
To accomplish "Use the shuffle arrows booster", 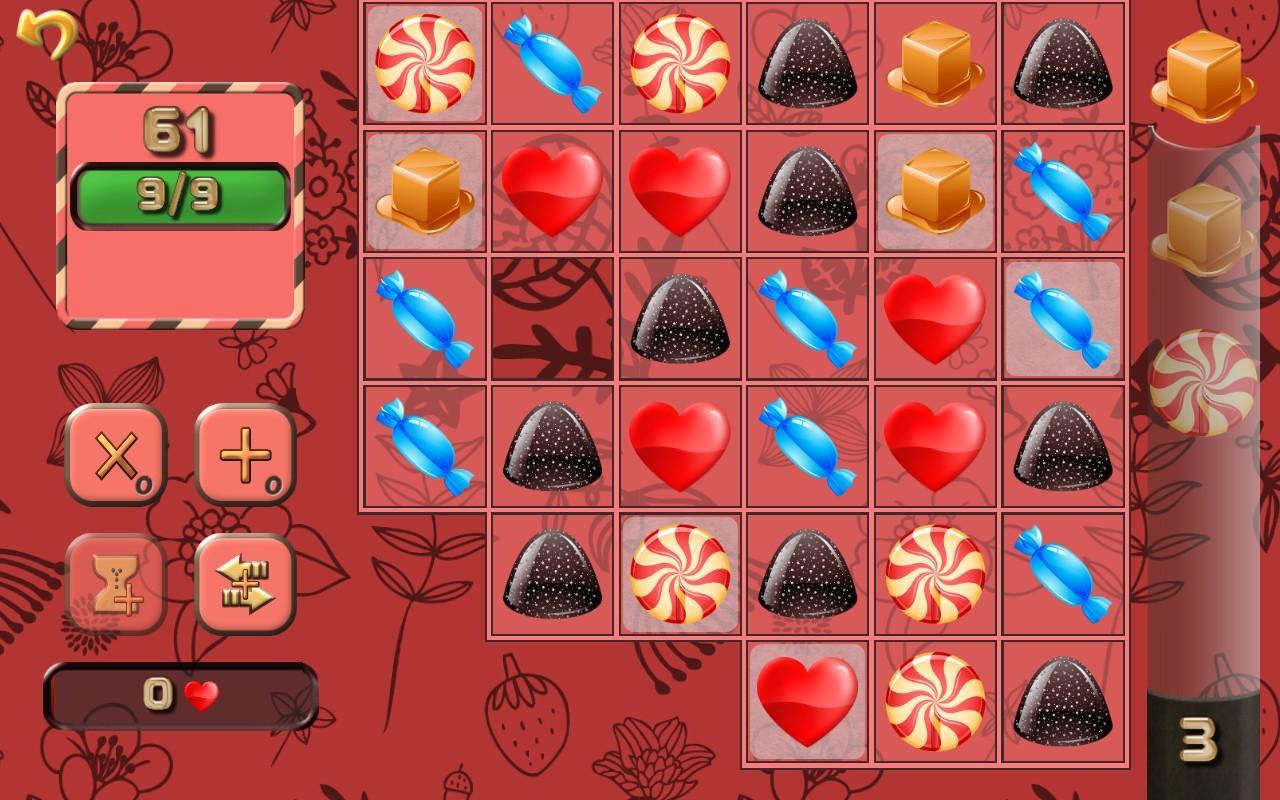I will 243,585.
